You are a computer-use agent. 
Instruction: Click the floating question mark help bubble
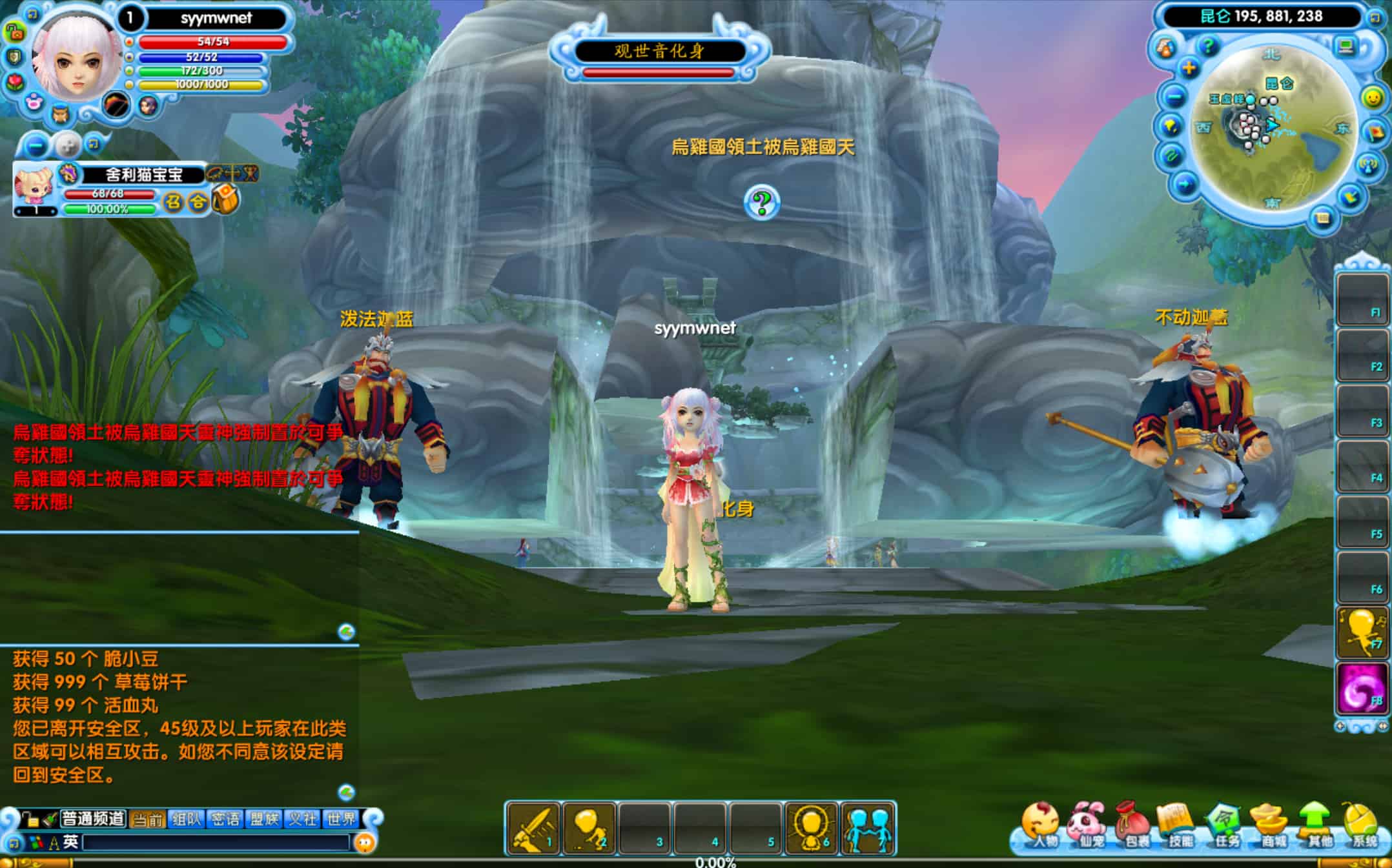[x=762, y=203]
